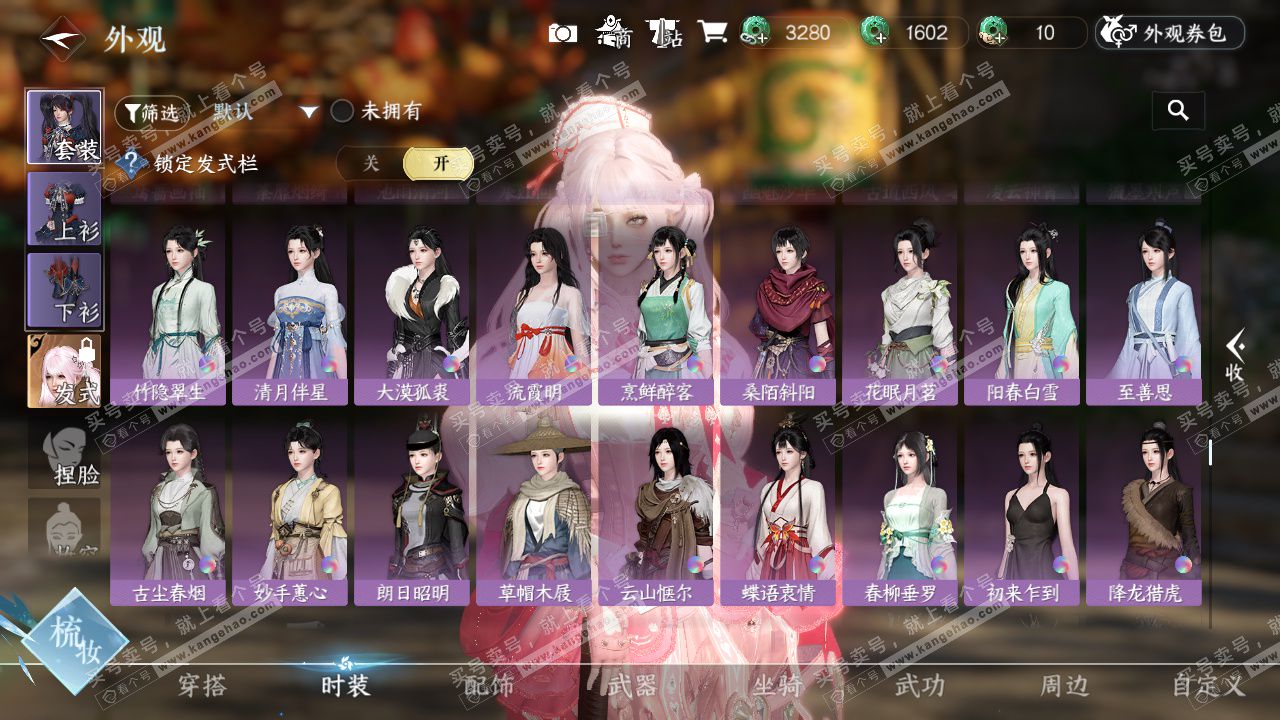
Task: Switch lock hairstyle toggle to 关
Action: click(371, 163)
